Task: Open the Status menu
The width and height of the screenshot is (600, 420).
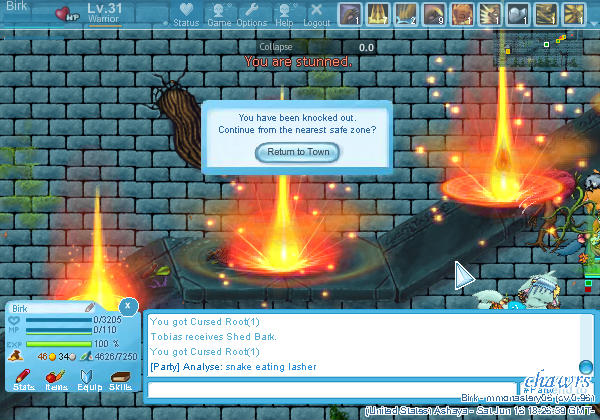Action: (x=186, y=14)
